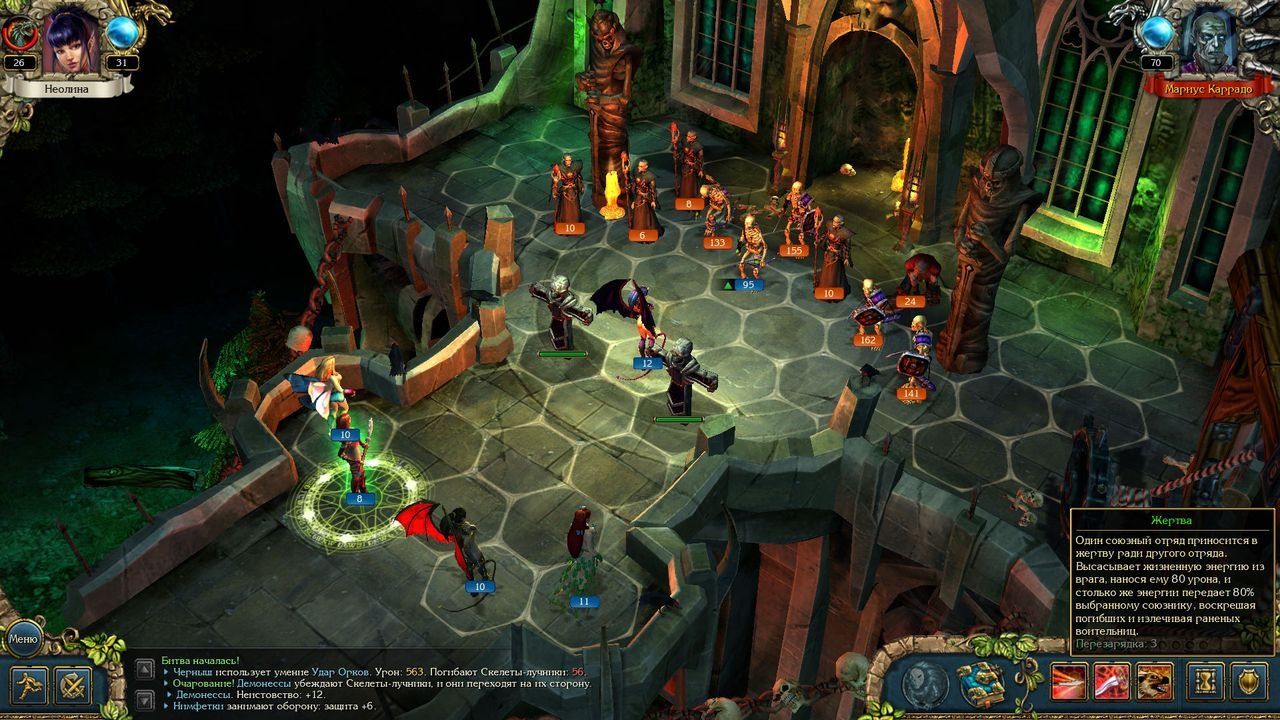
Task: Open the blue spell book
Action: [x=981, y=684]
